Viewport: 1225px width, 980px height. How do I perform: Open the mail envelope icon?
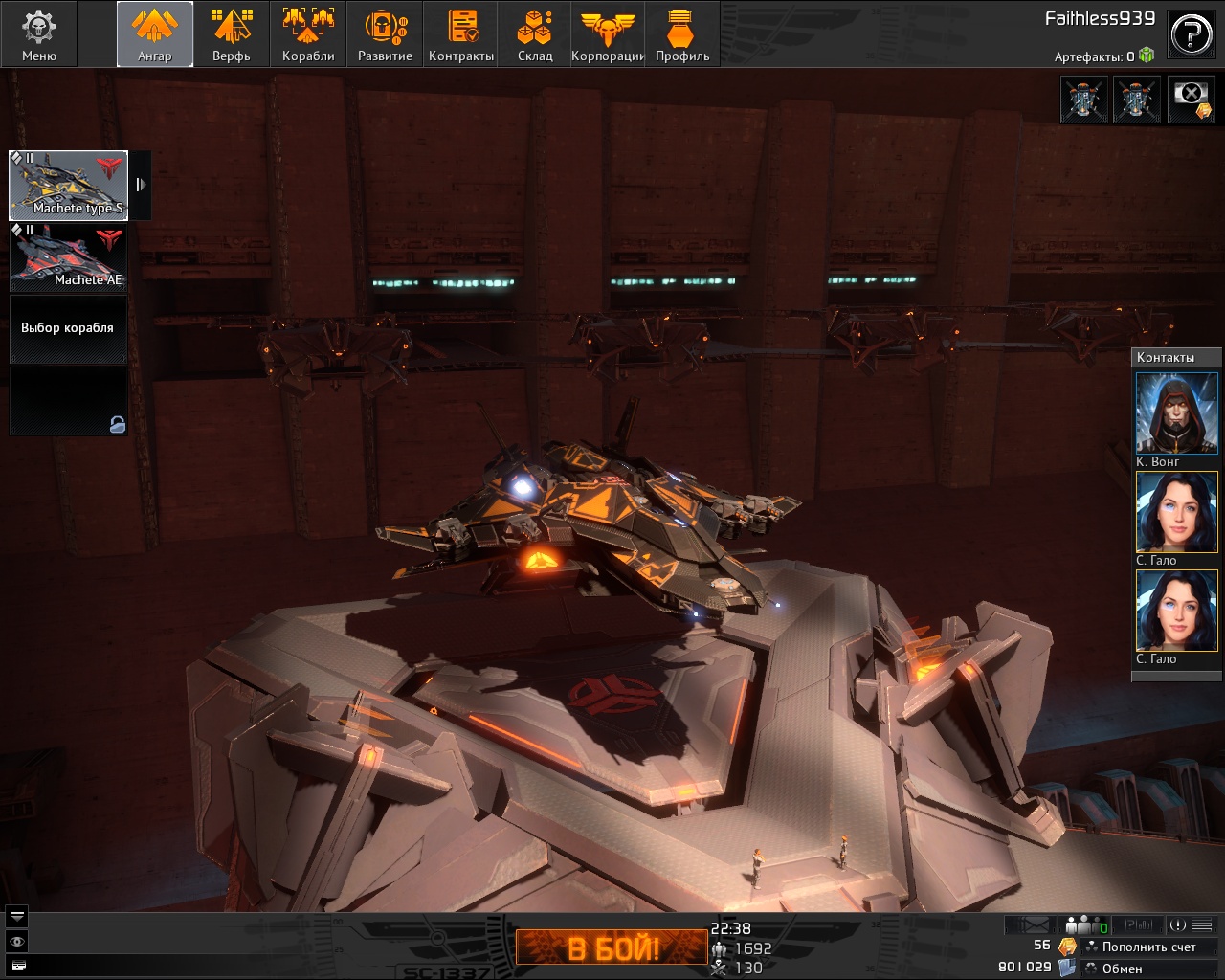(1033, 924)
